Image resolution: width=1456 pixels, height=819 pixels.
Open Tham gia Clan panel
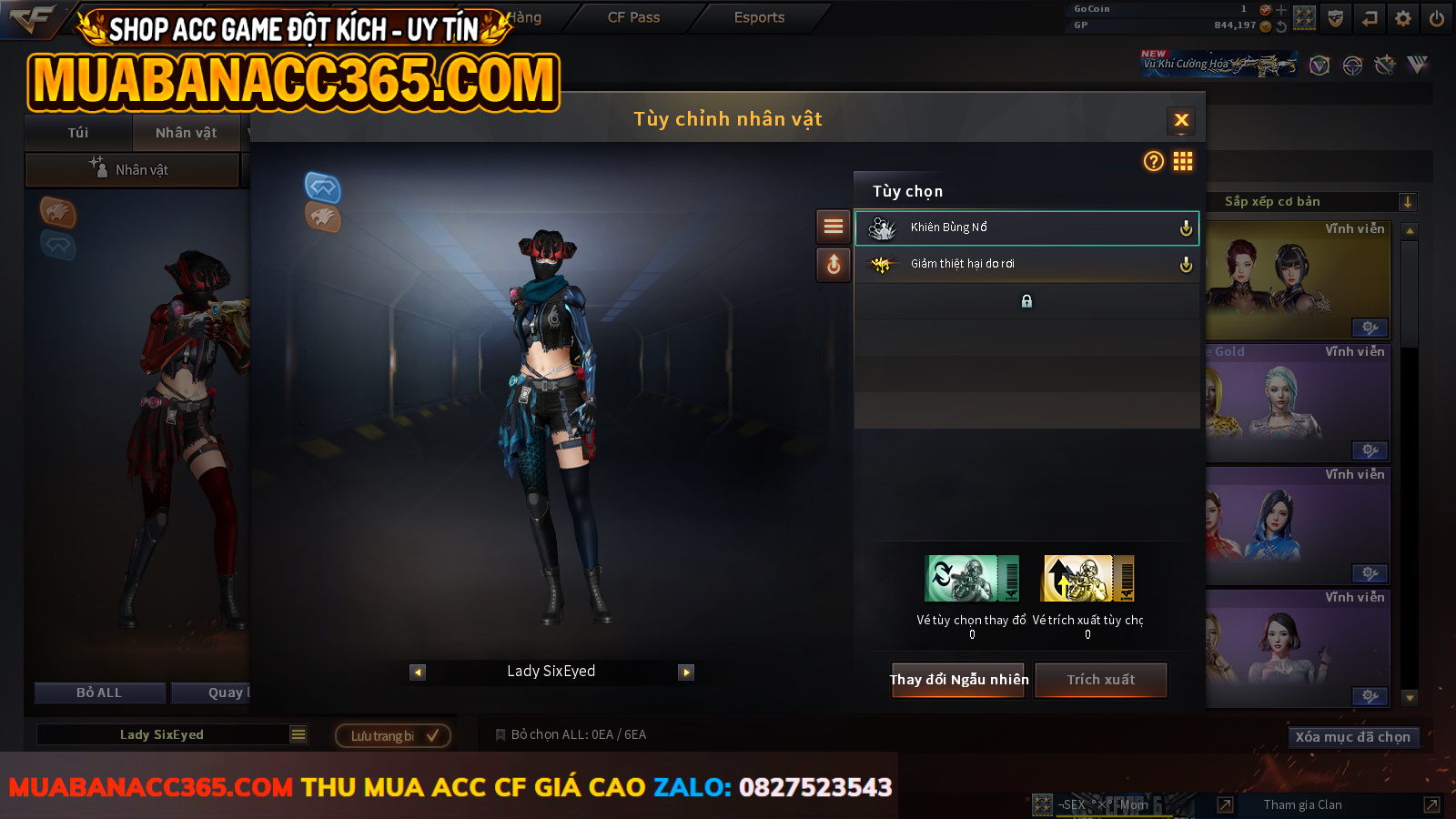click(x=1303, y=804)
